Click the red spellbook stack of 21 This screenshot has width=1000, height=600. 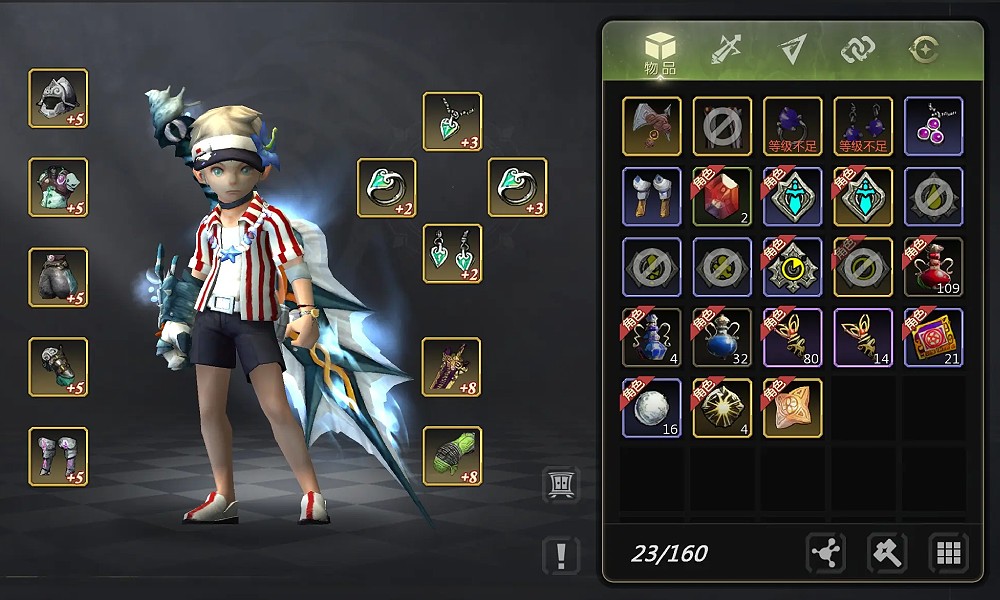(x=933, y=337)
